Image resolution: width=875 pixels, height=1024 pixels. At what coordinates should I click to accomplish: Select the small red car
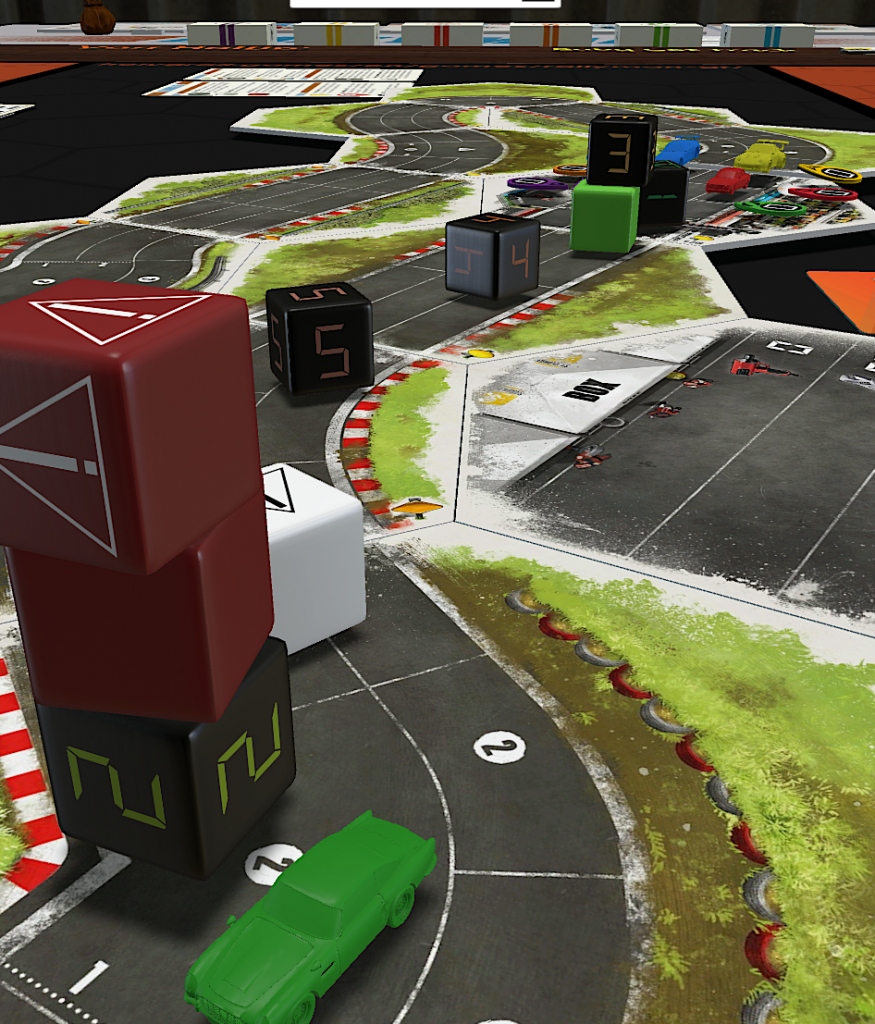tap(727, 180)
